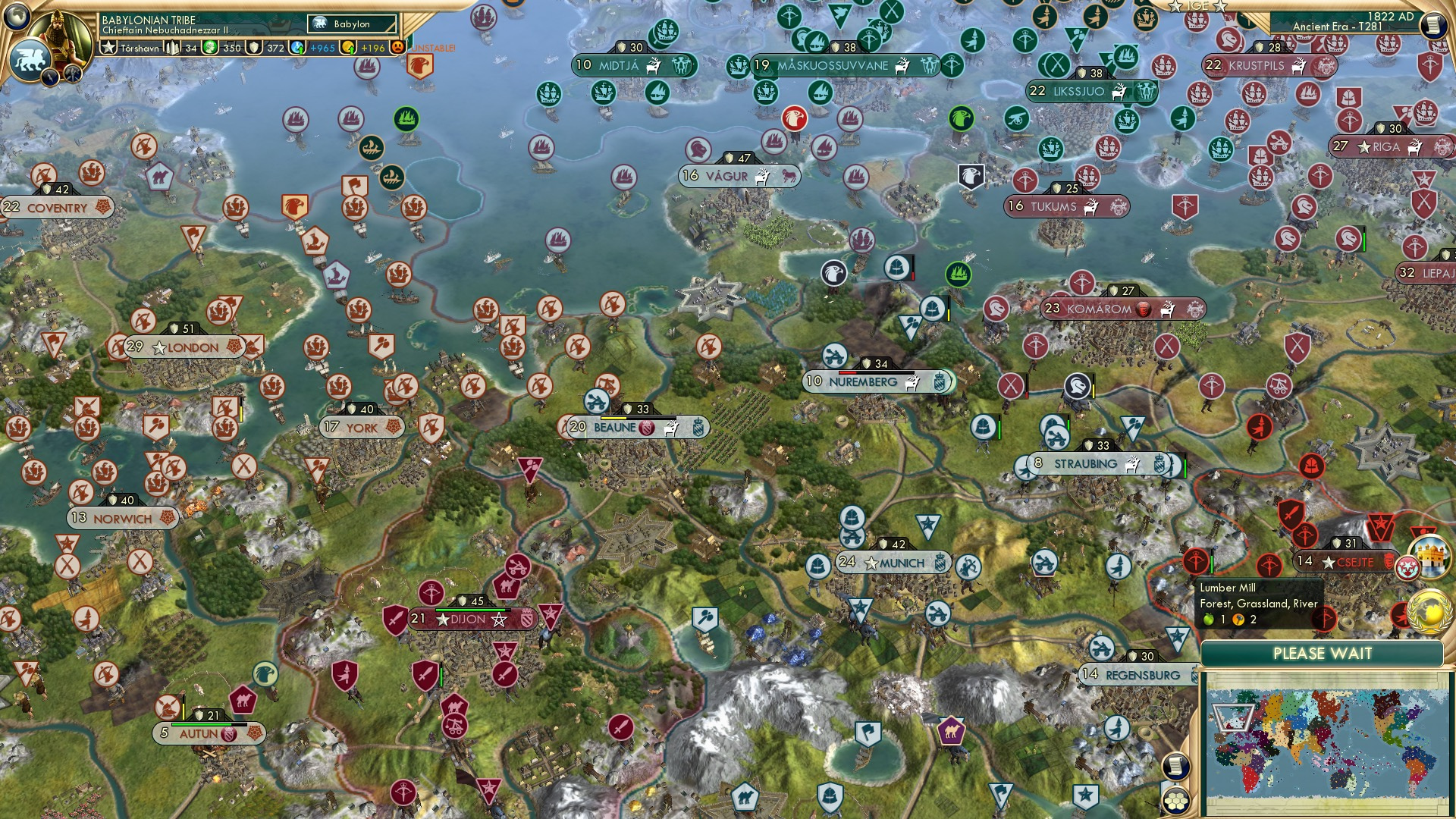Click Nebuchadnezzar II's leader portrait

pos(59,34)
